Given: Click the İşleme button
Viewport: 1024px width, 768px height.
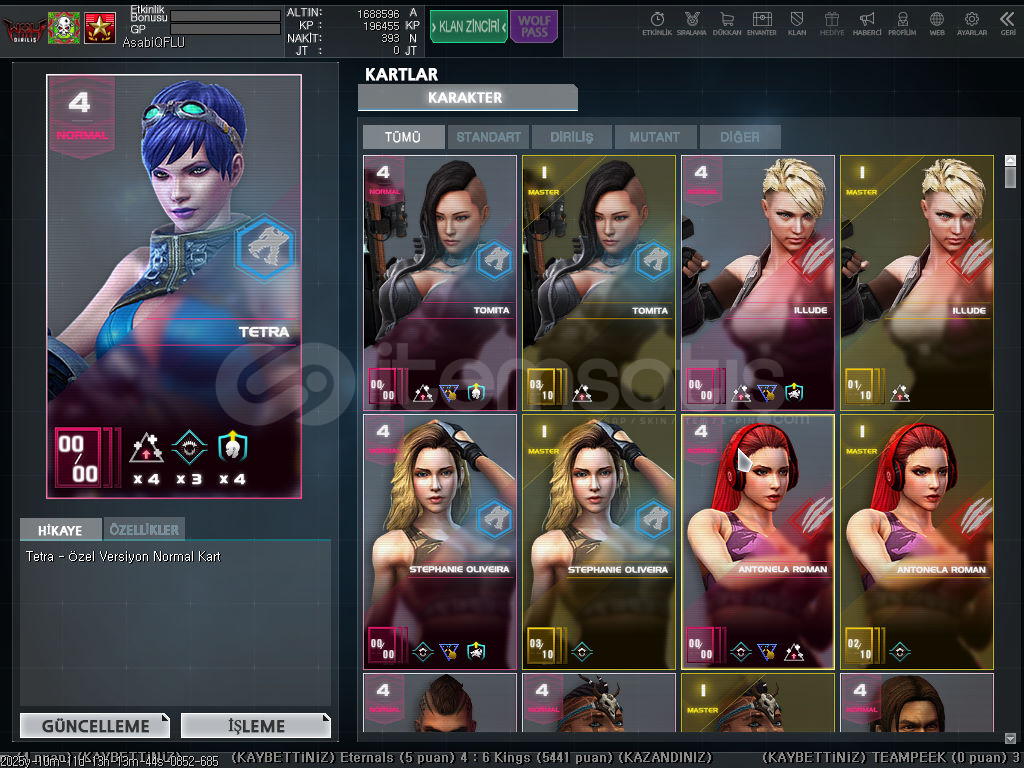Looking at the screenshot, I should point(256,726).
